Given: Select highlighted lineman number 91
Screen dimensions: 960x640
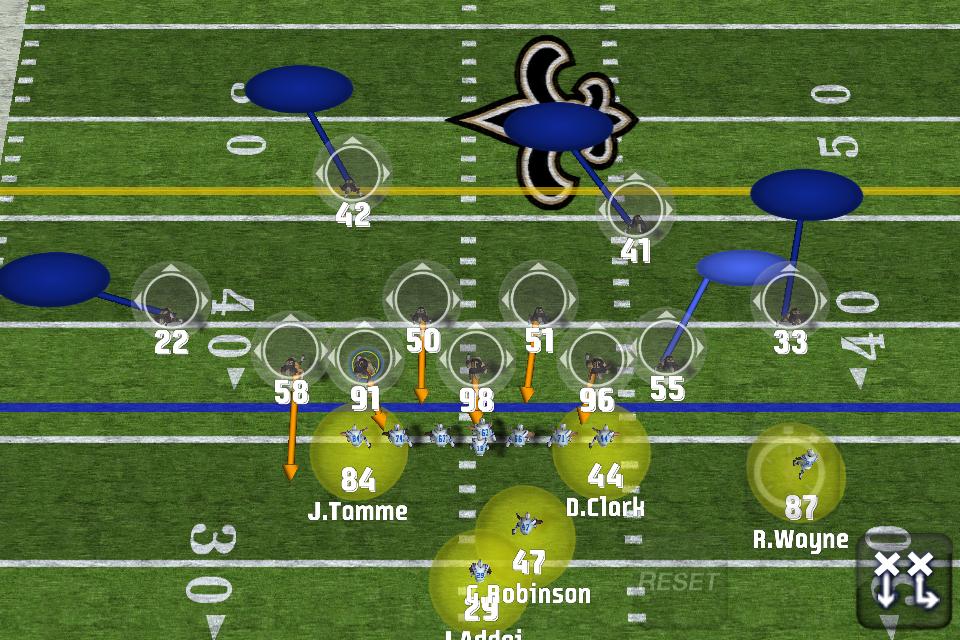Looking at the screenshot, I should [364, 358].
